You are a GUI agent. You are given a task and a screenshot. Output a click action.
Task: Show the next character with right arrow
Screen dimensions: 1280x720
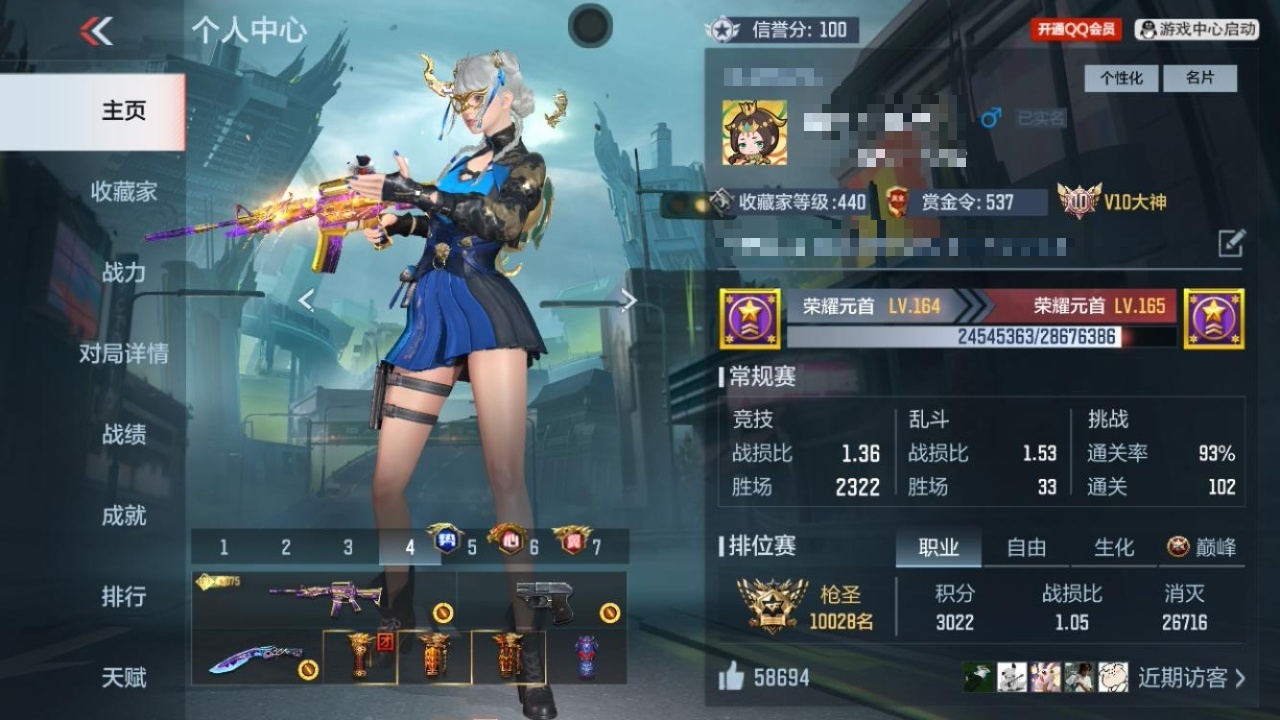(x=628, y=300)
